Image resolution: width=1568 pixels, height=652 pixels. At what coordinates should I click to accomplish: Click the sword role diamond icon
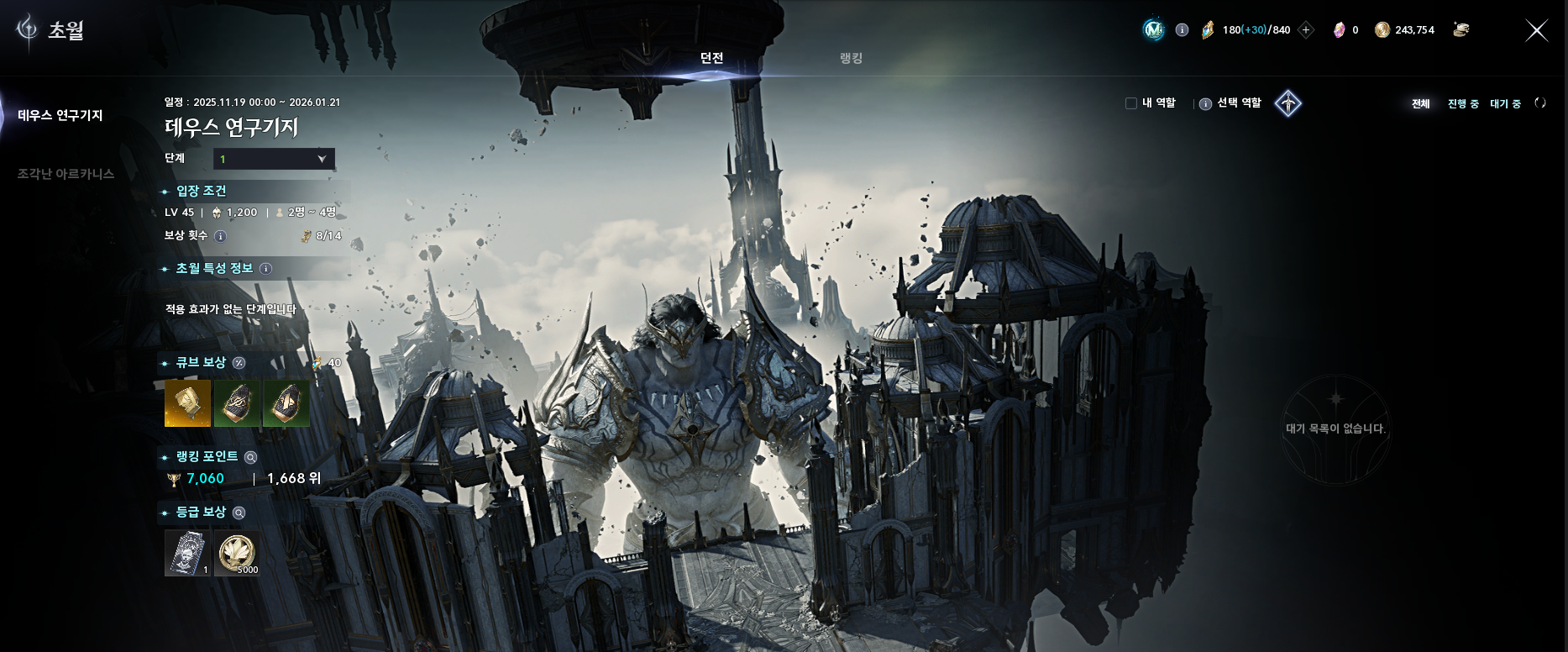pos(1287,103)
